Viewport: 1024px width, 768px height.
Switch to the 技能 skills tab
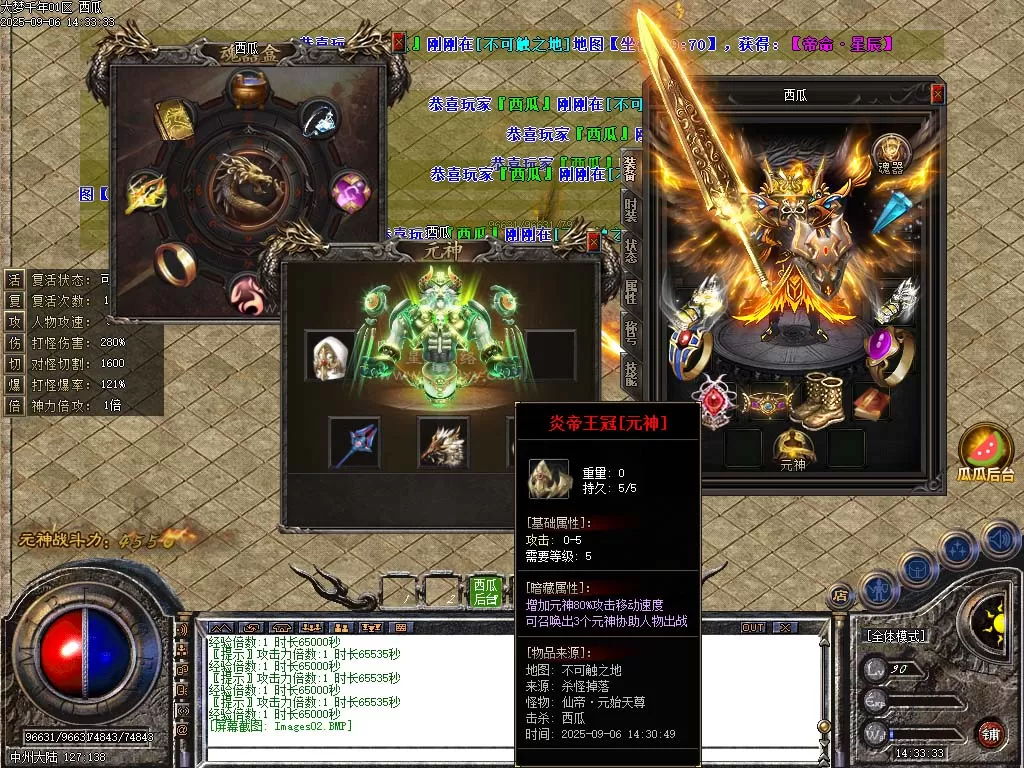pyautogui.click(x=630, y=372)
